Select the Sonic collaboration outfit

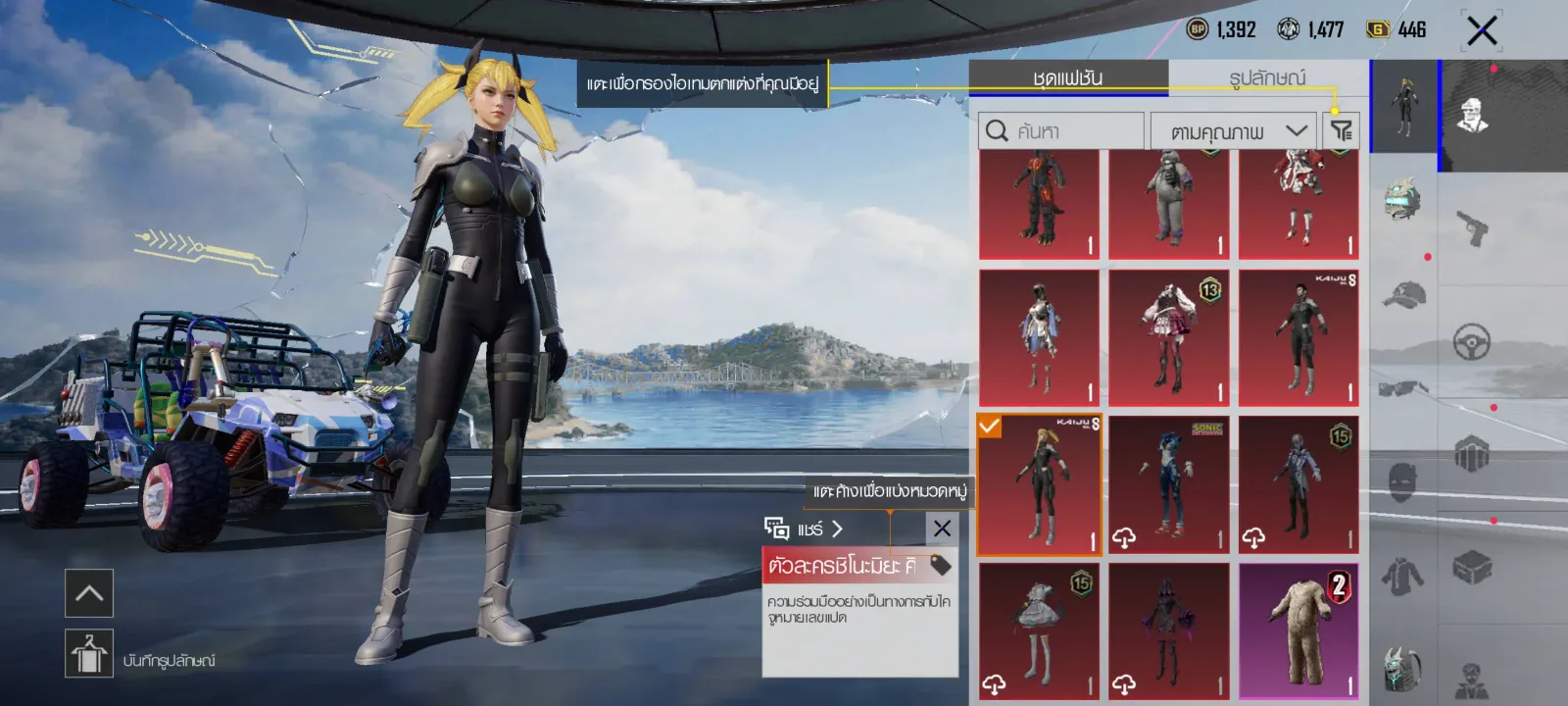pyautogui.click(x=1168, y=484)
